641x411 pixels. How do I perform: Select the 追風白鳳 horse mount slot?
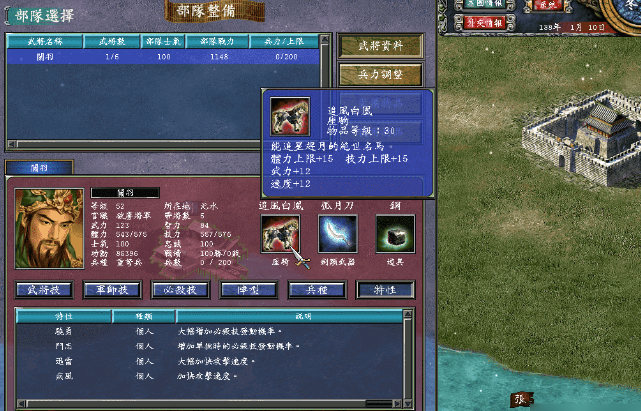(x=280, y=234)
